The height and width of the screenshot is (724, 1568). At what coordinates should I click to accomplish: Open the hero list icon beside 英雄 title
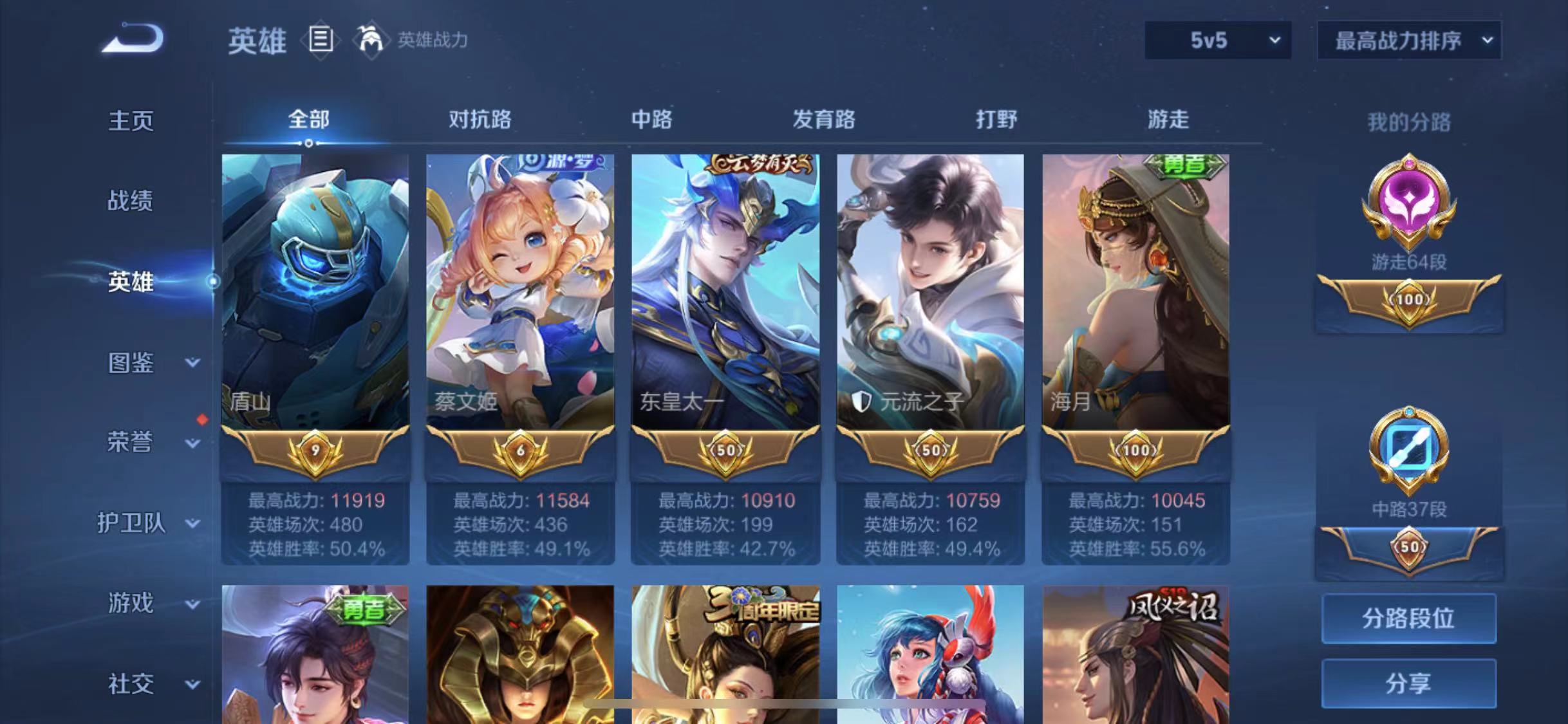[x=320, y=41]
